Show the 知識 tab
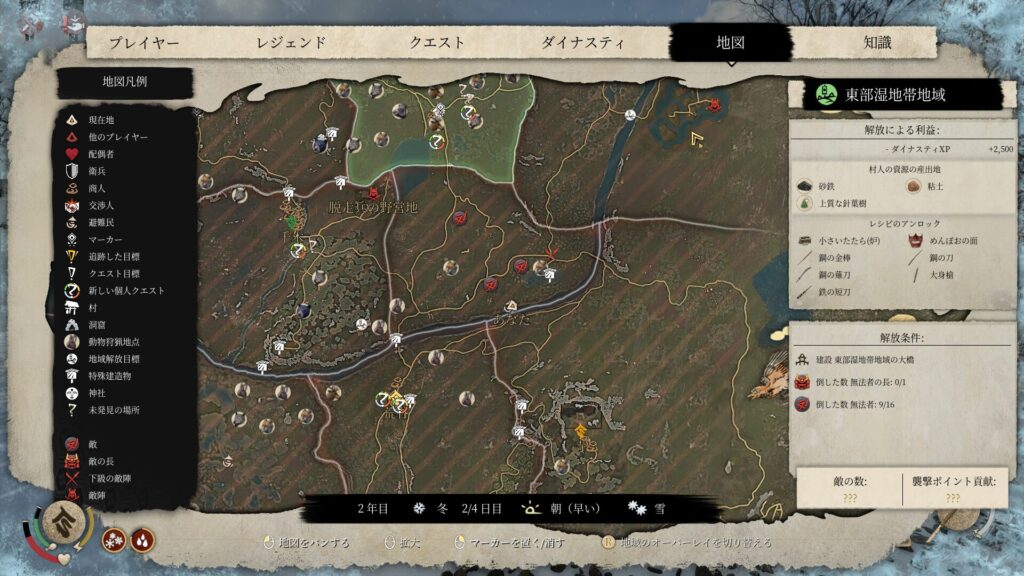The image size is (1024, 576). pyautogui.click(x=877, y=43)
